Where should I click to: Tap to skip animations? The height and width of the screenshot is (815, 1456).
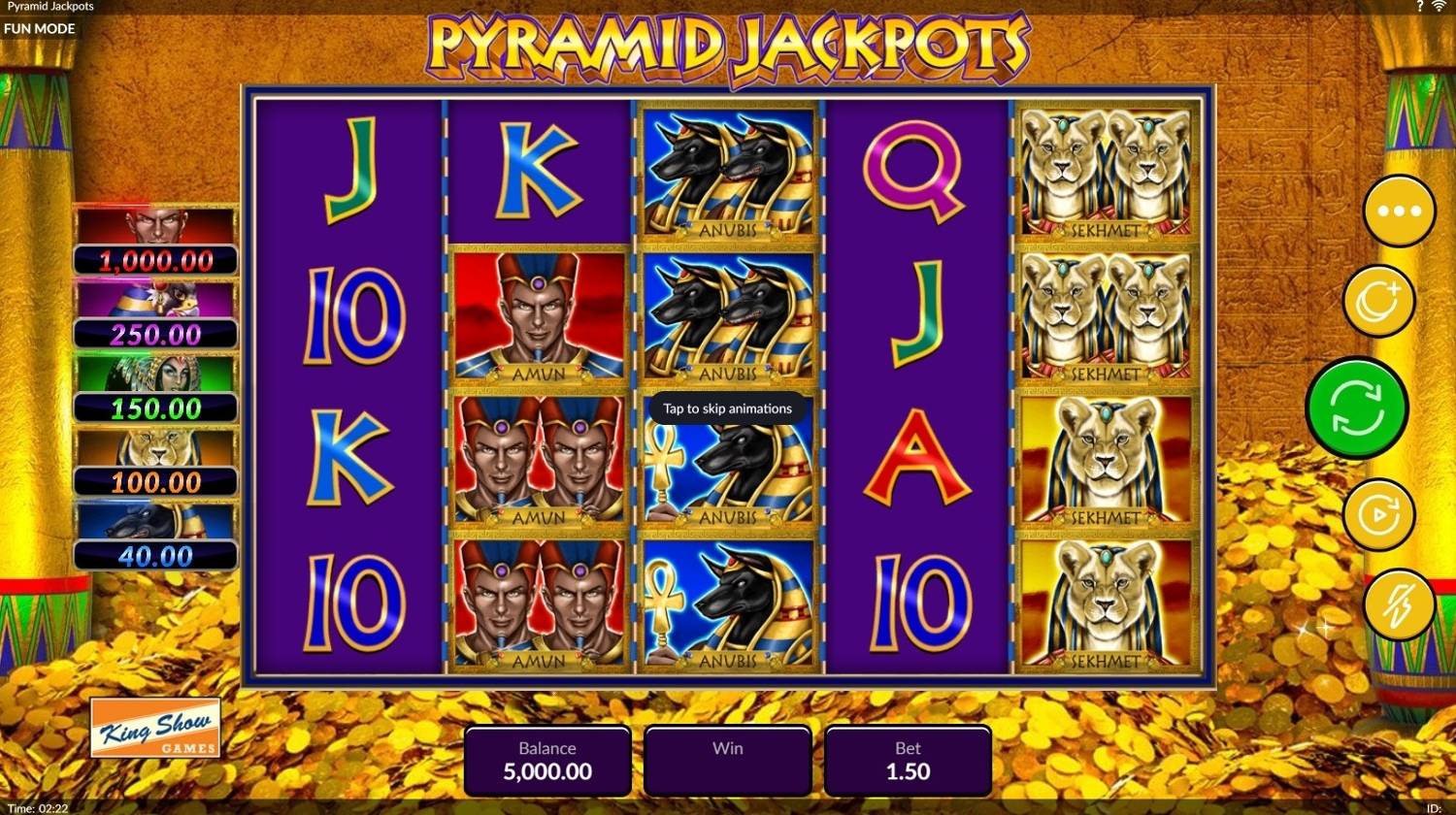[x=726, y=408]
